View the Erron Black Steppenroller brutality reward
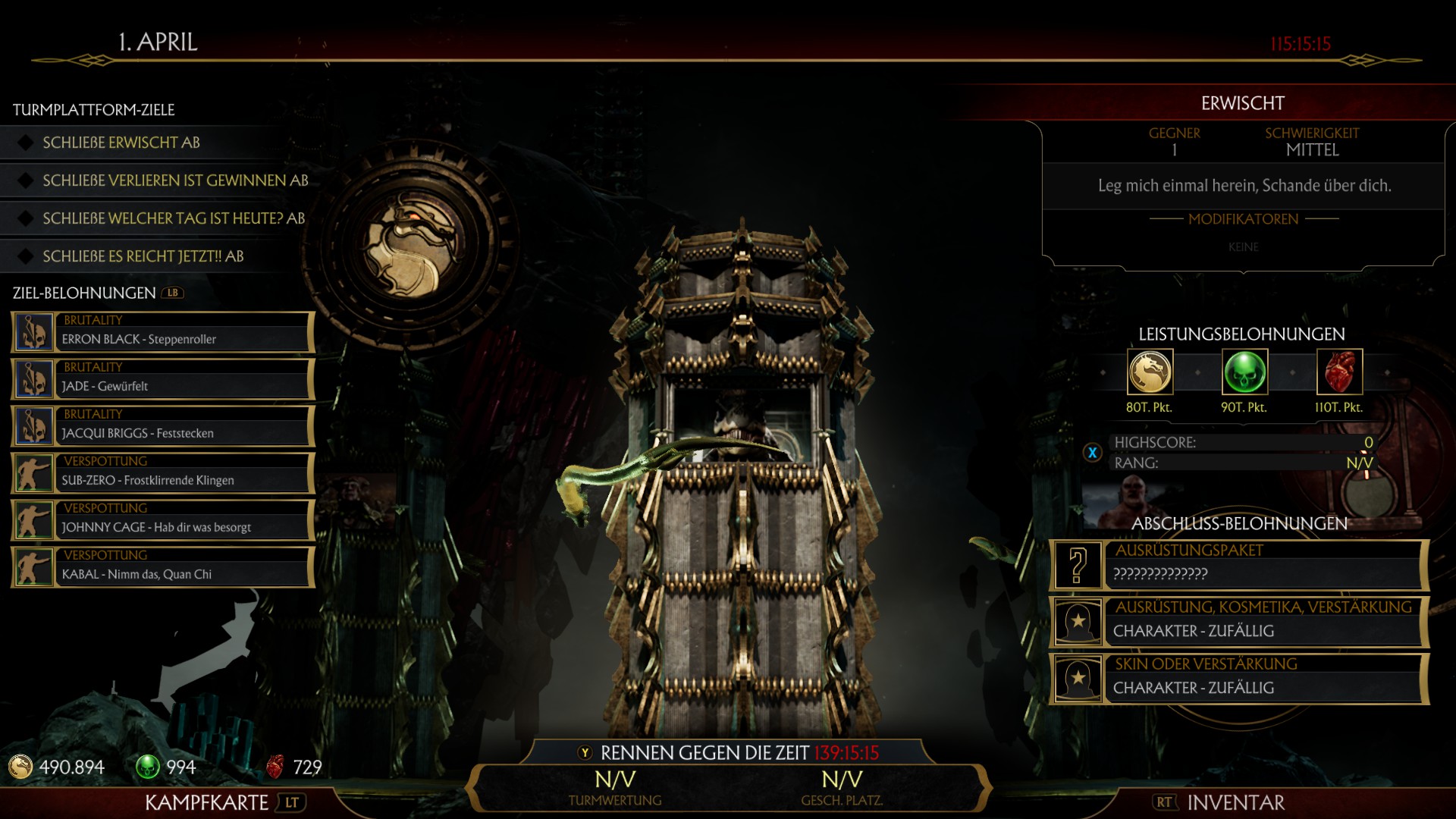 click(x=163, y=332)
